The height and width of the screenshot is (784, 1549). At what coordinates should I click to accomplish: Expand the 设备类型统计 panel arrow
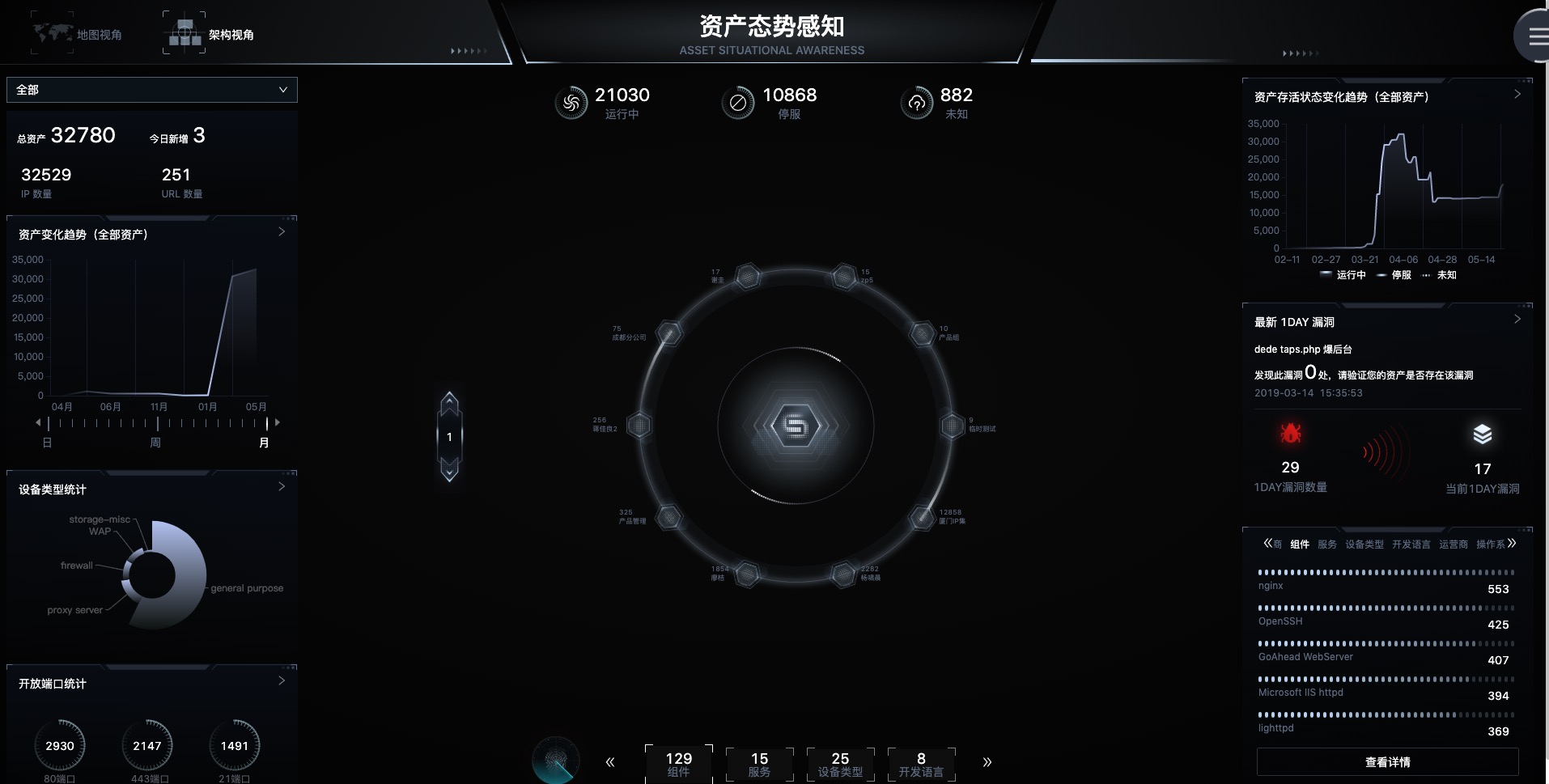[282, 487]
